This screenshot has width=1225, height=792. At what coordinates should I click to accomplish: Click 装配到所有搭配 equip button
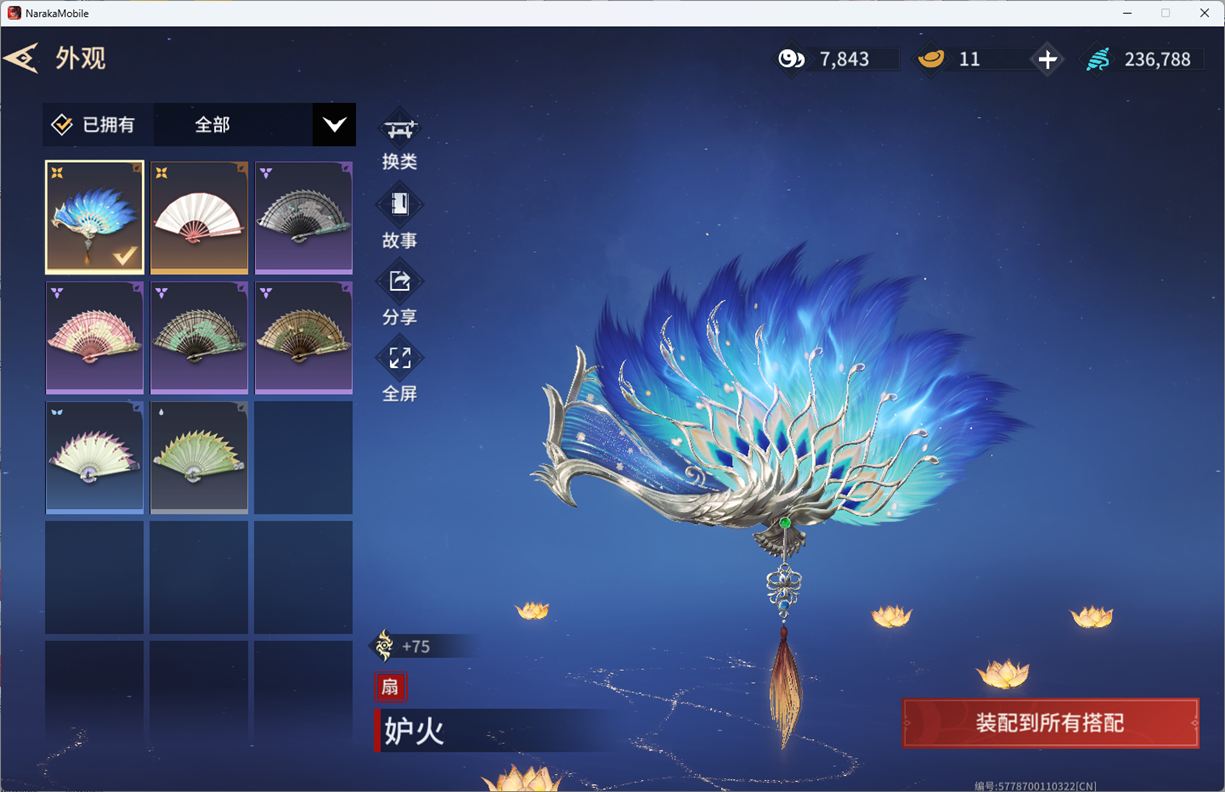tap(1050, 723)
